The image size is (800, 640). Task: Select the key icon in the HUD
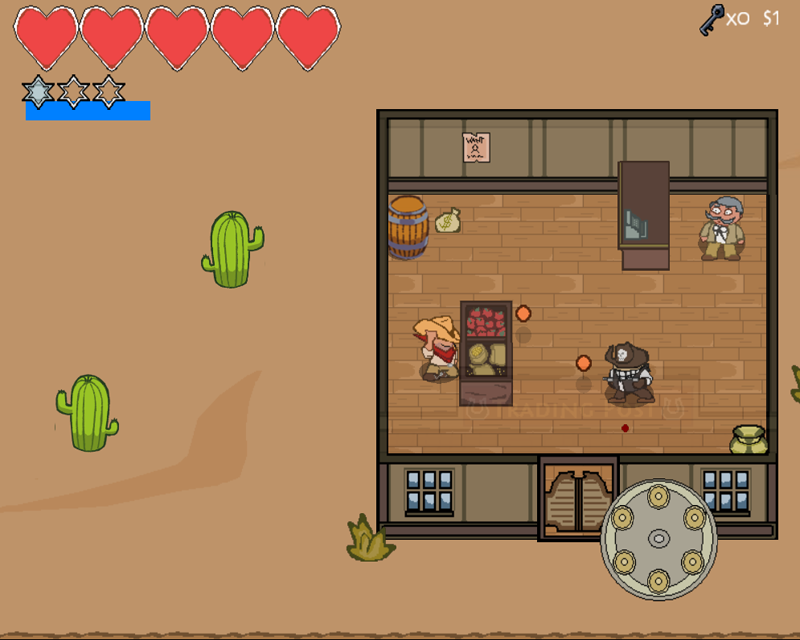coord(712,18)
